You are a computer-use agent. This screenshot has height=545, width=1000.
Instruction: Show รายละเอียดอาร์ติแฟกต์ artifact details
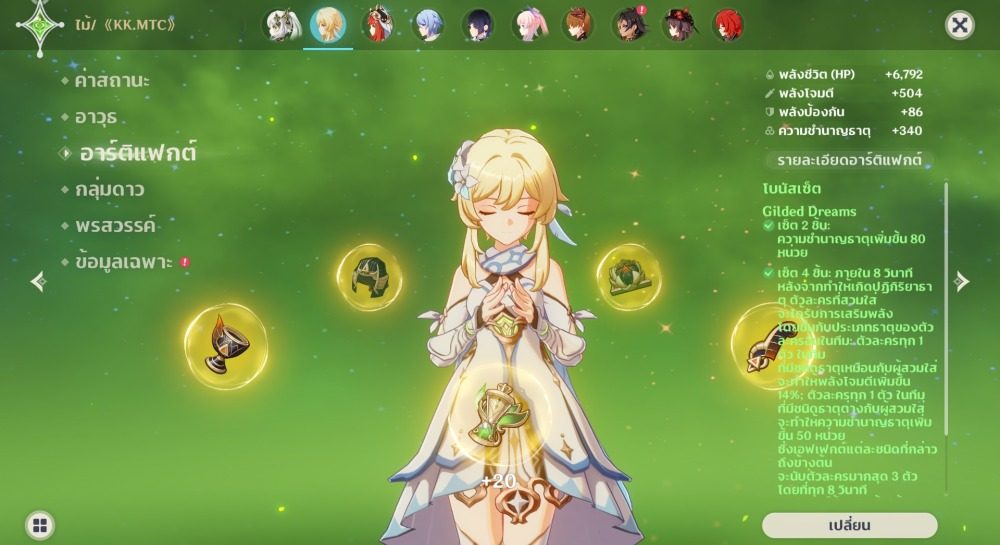pyautogui.click(x=849, y=160)
